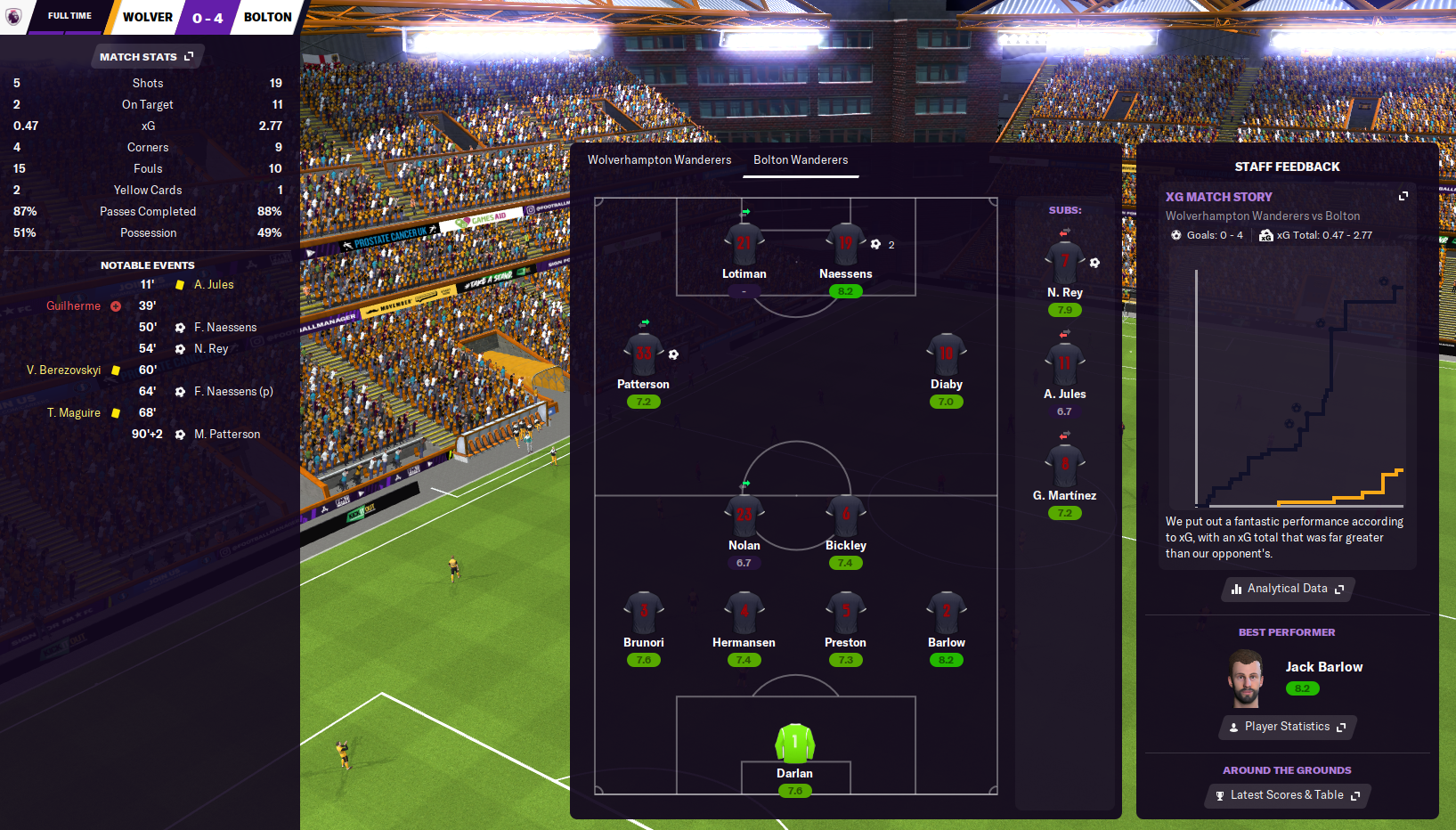Image resolution: width=1456 pixels, height=830 pixels.
Task: Open Analytical Data
Action: [x=1287, y=589]
